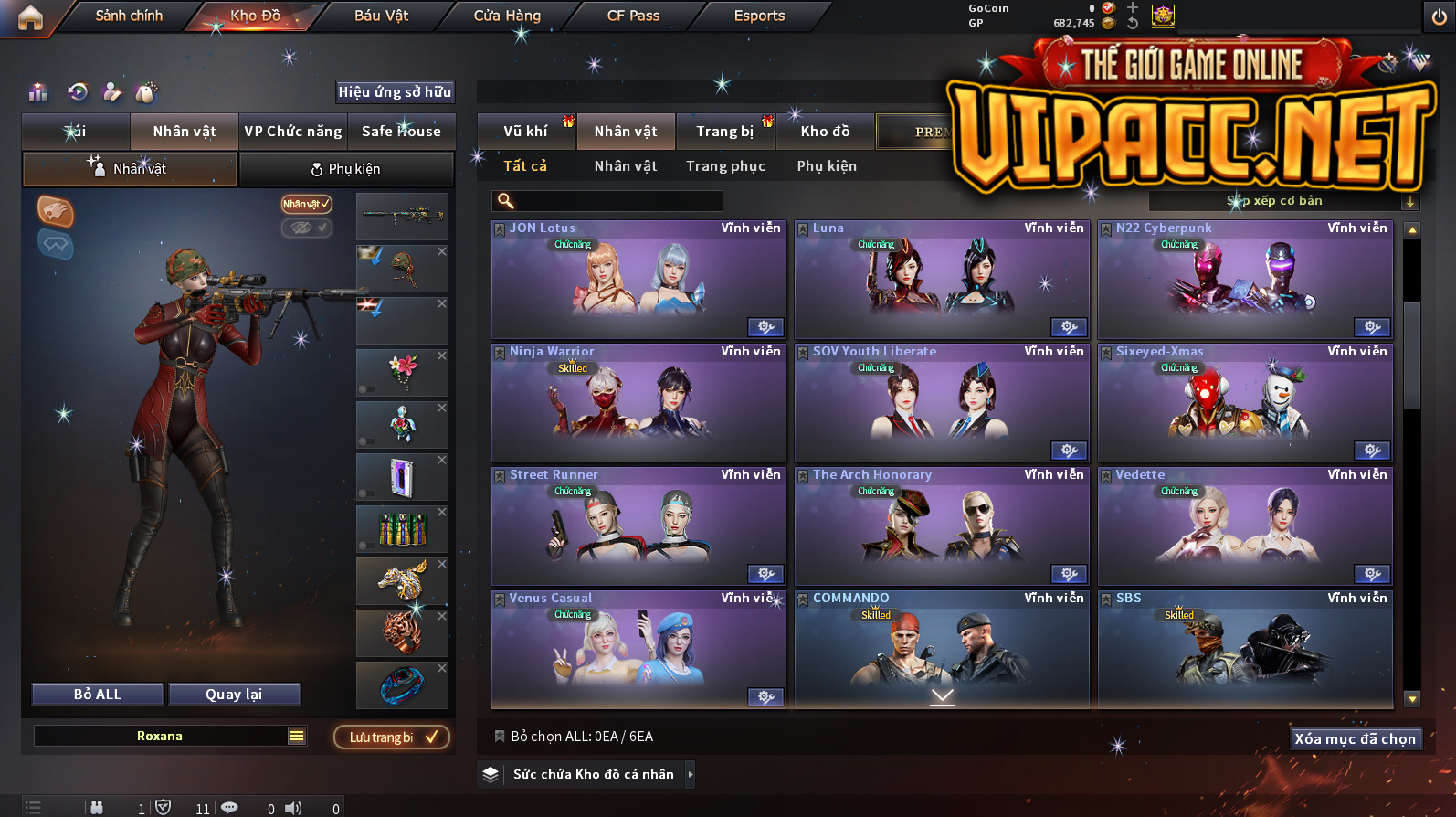Click the Quay lại back button

pyautogui.click(x=234, y=695)
